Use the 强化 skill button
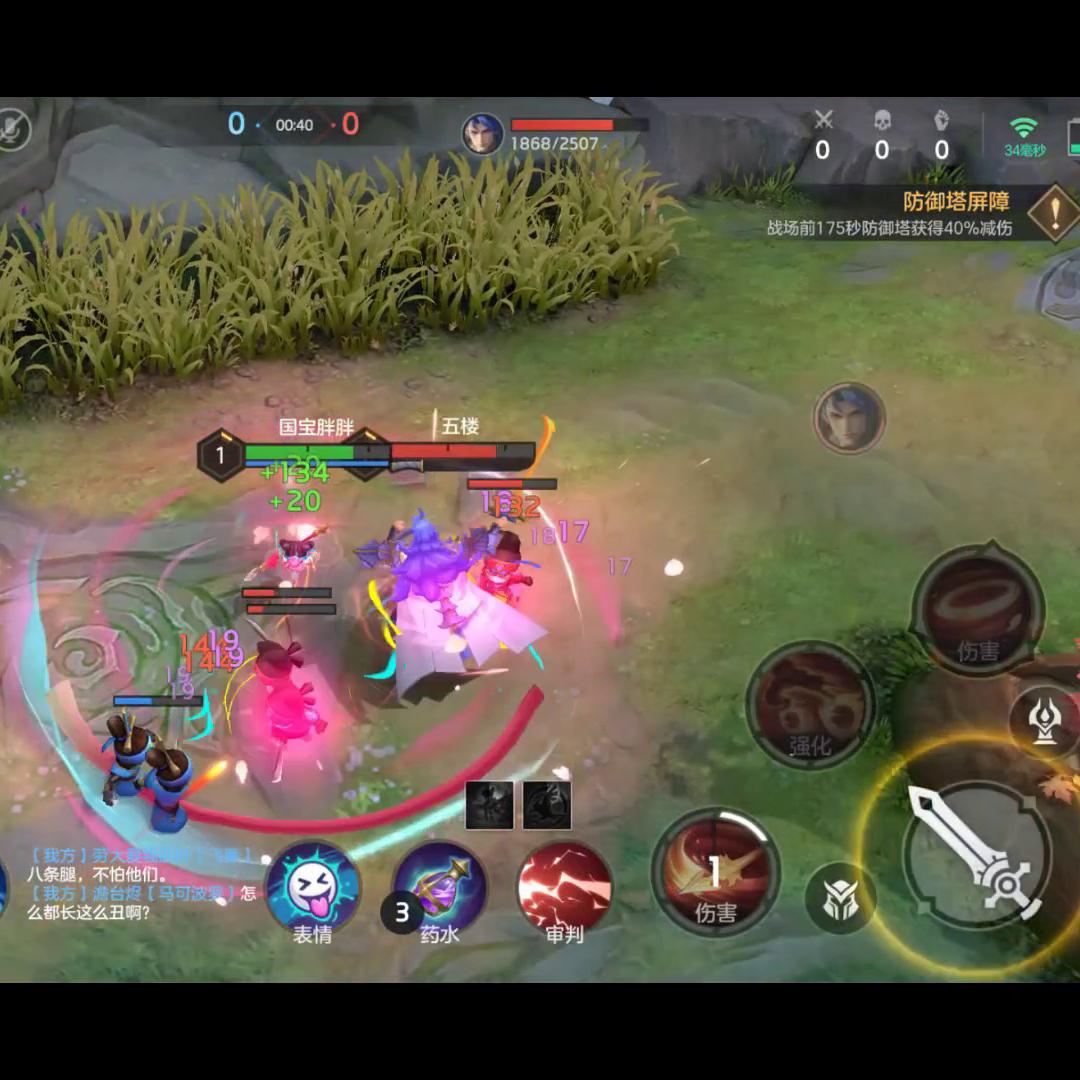The width and height of the screenshot is (1080, 1080). 811,705
